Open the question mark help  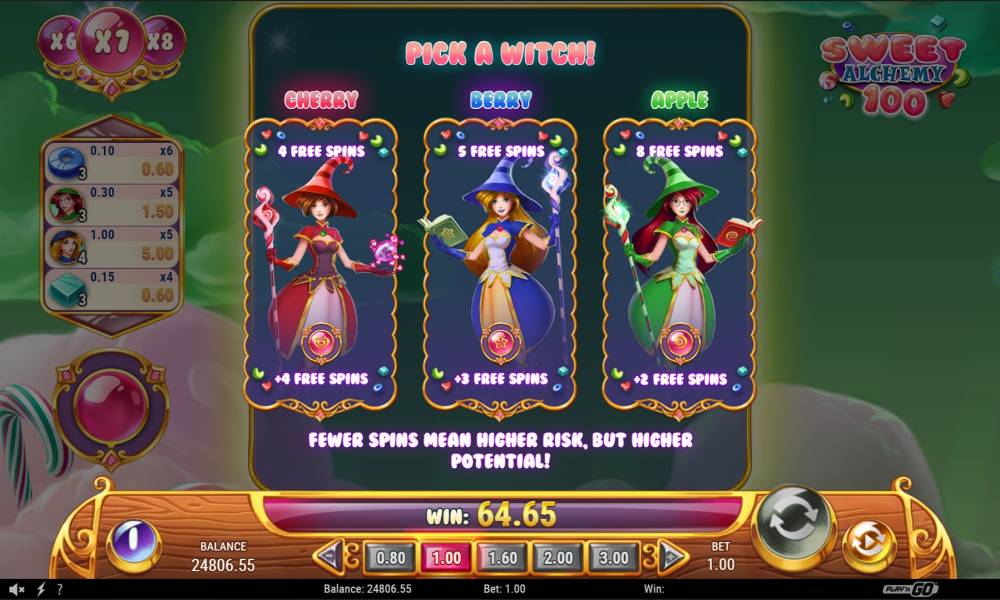point(60,590)
